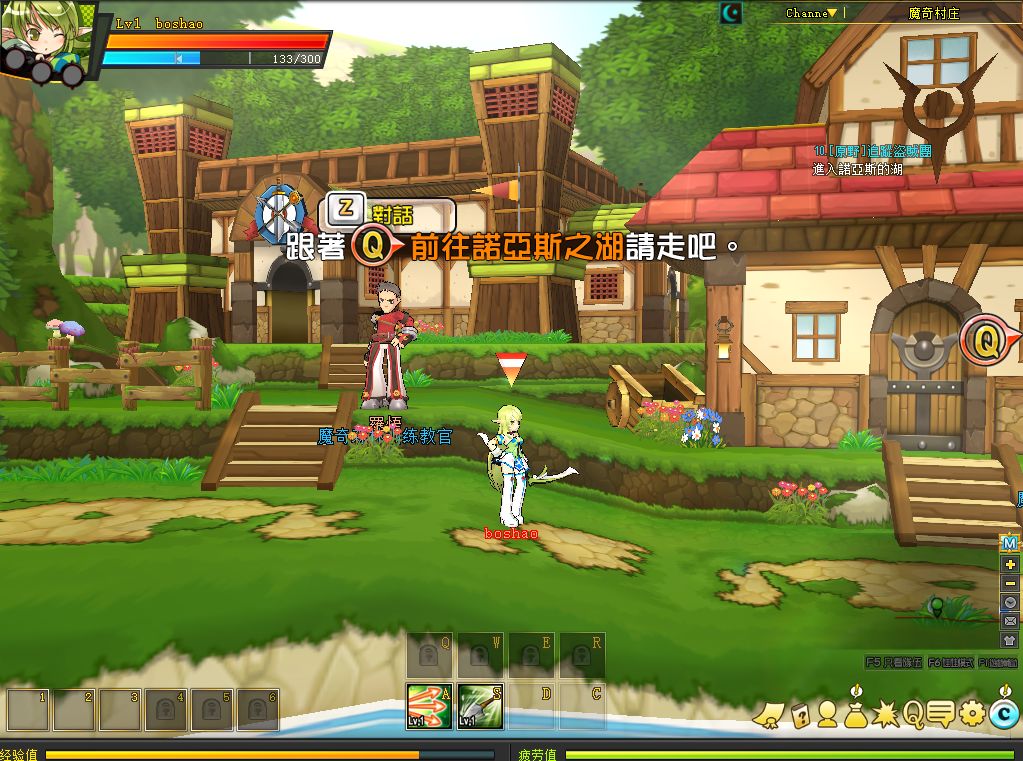Click the yellow plus button
The height and width of the screenshot is (761, 1023).
click(1010, 565)
